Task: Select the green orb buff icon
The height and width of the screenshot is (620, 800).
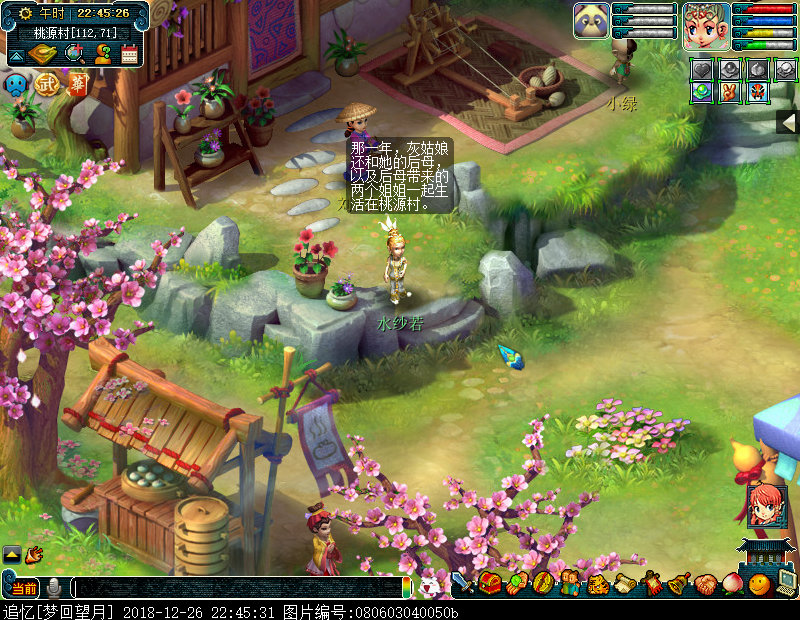Action: coord(703,92)
